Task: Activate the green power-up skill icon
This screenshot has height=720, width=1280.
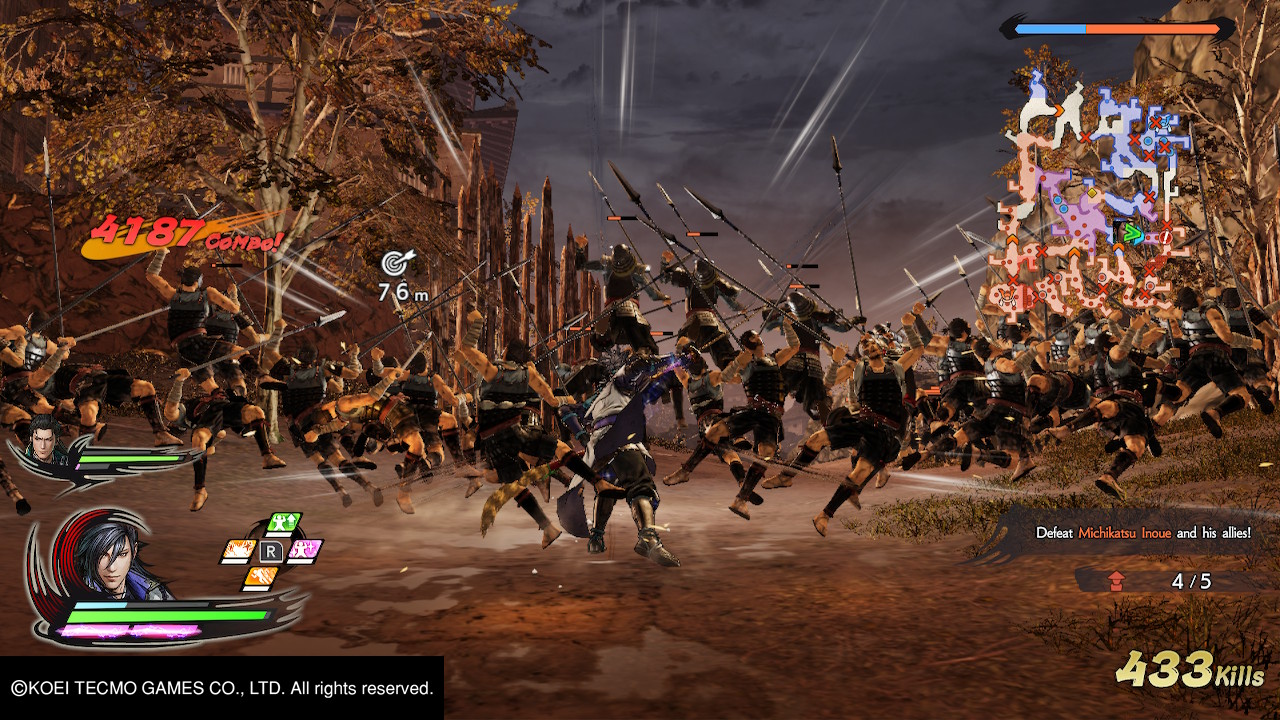Action: [283, 523]
